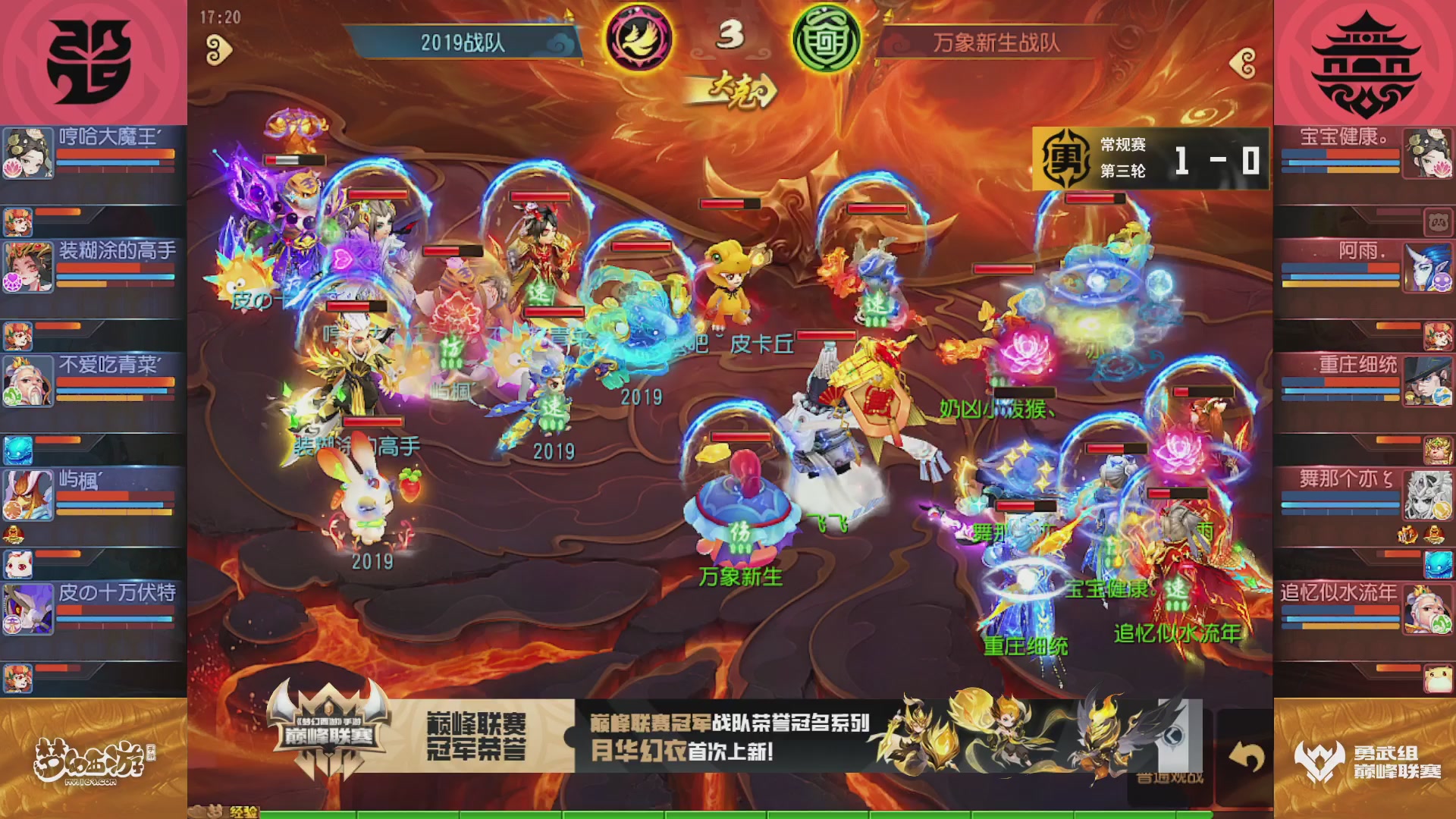Image resolution: width=1456 pixels, height=819 pixels.
Task: Select the 万象新生战队 team name banner
Action: pyautogui.click(x=997, y=44)
